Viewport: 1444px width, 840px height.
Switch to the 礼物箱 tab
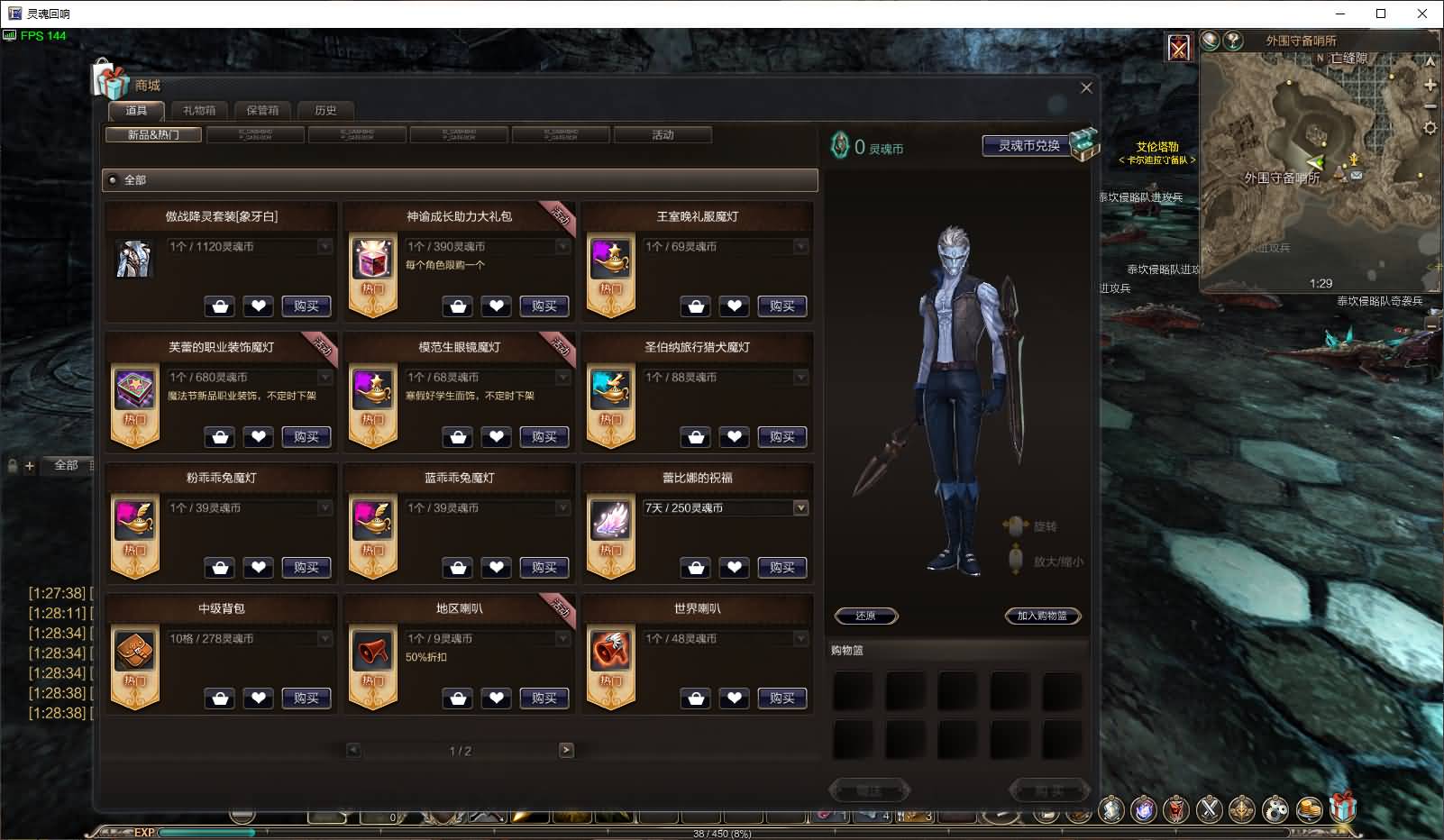coord(200,110)
